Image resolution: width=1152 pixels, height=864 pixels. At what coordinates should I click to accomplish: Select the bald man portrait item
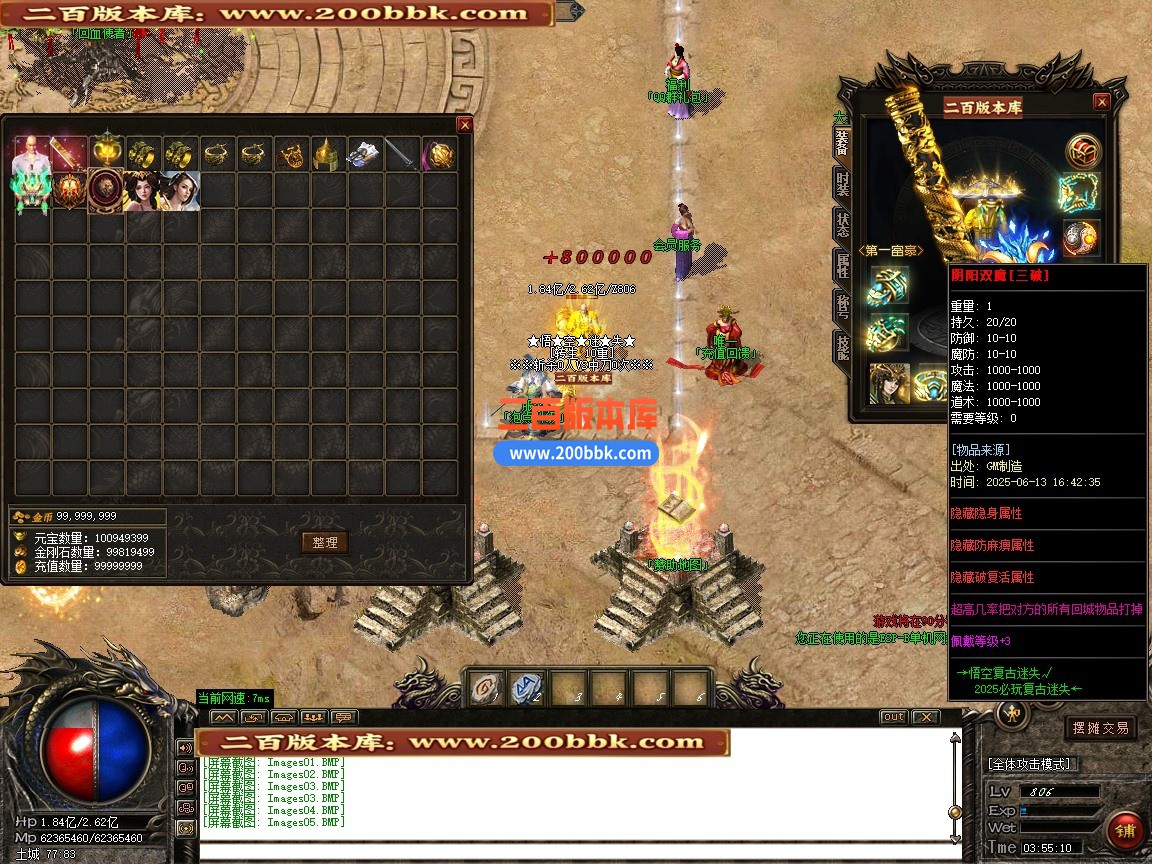(x=30, y=154)
